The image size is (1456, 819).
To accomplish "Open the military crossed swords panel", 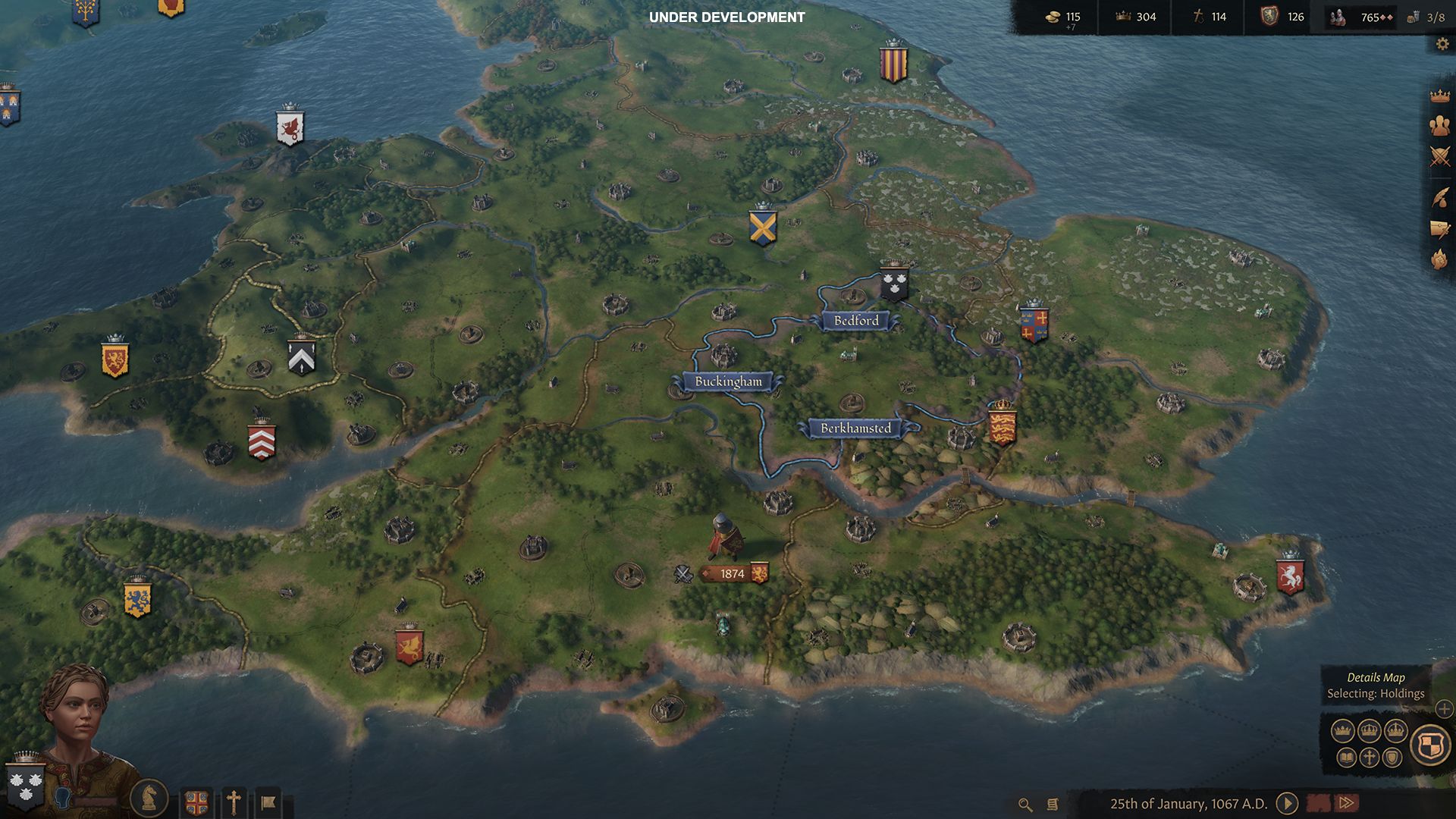I will pyautogui.click(x=1439, y=157).
